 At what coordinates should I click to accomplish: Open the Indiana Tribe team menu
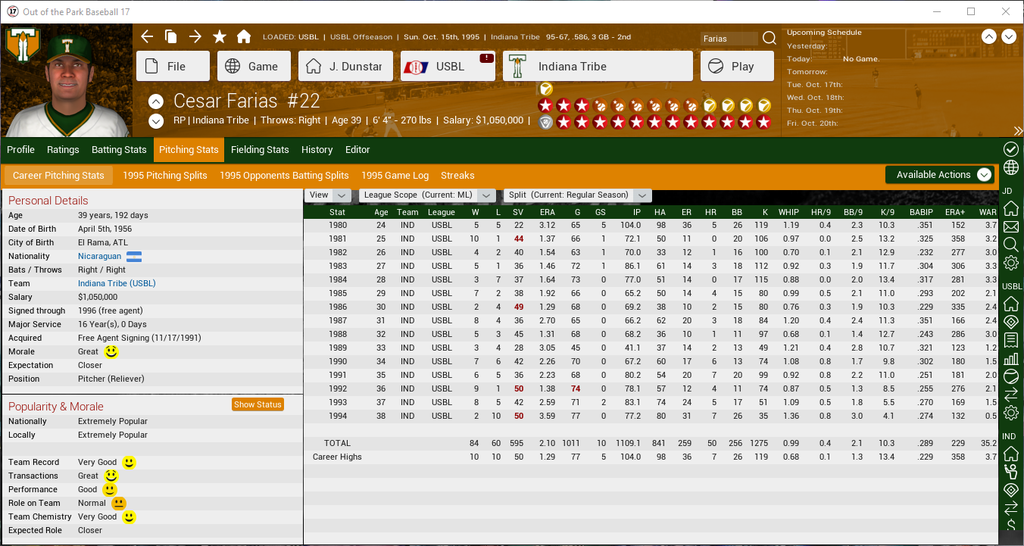point(597,66)
